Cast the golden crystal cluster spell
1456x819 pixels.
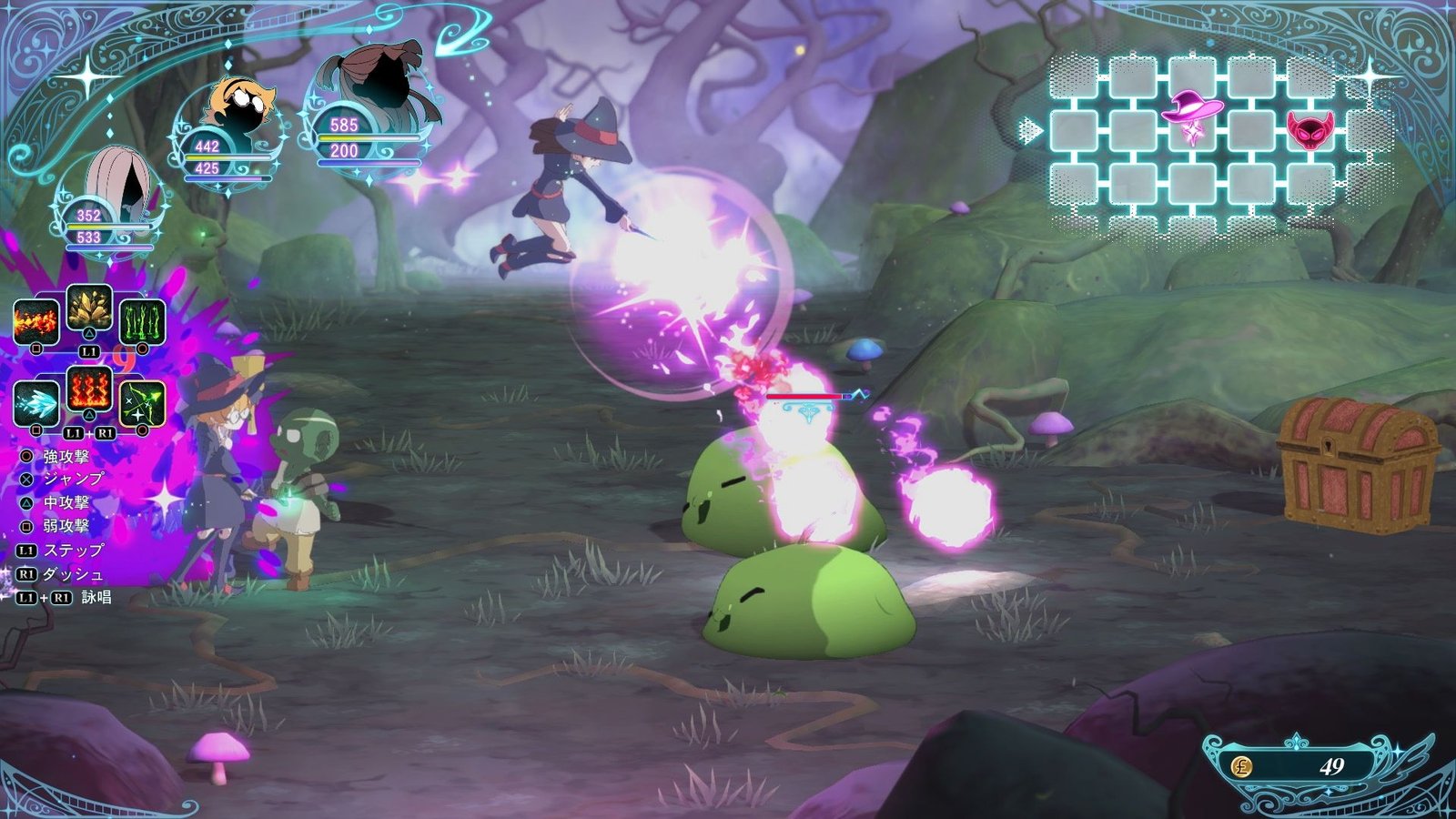pyautogui.click(x=89, y=309)
